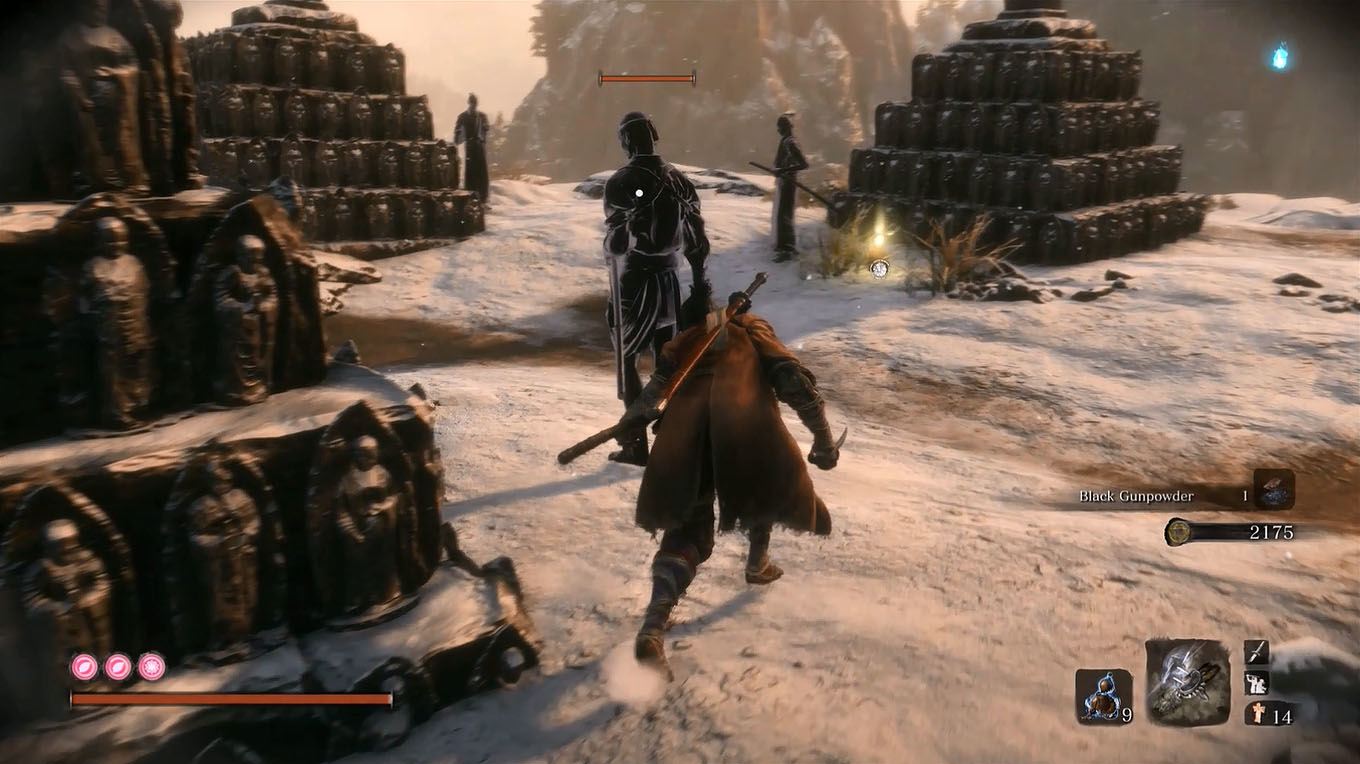The height and width of the screenshot is (764, 1360).
Task: Toggle the second pink buff indicator
Action: tap(117, 667)
